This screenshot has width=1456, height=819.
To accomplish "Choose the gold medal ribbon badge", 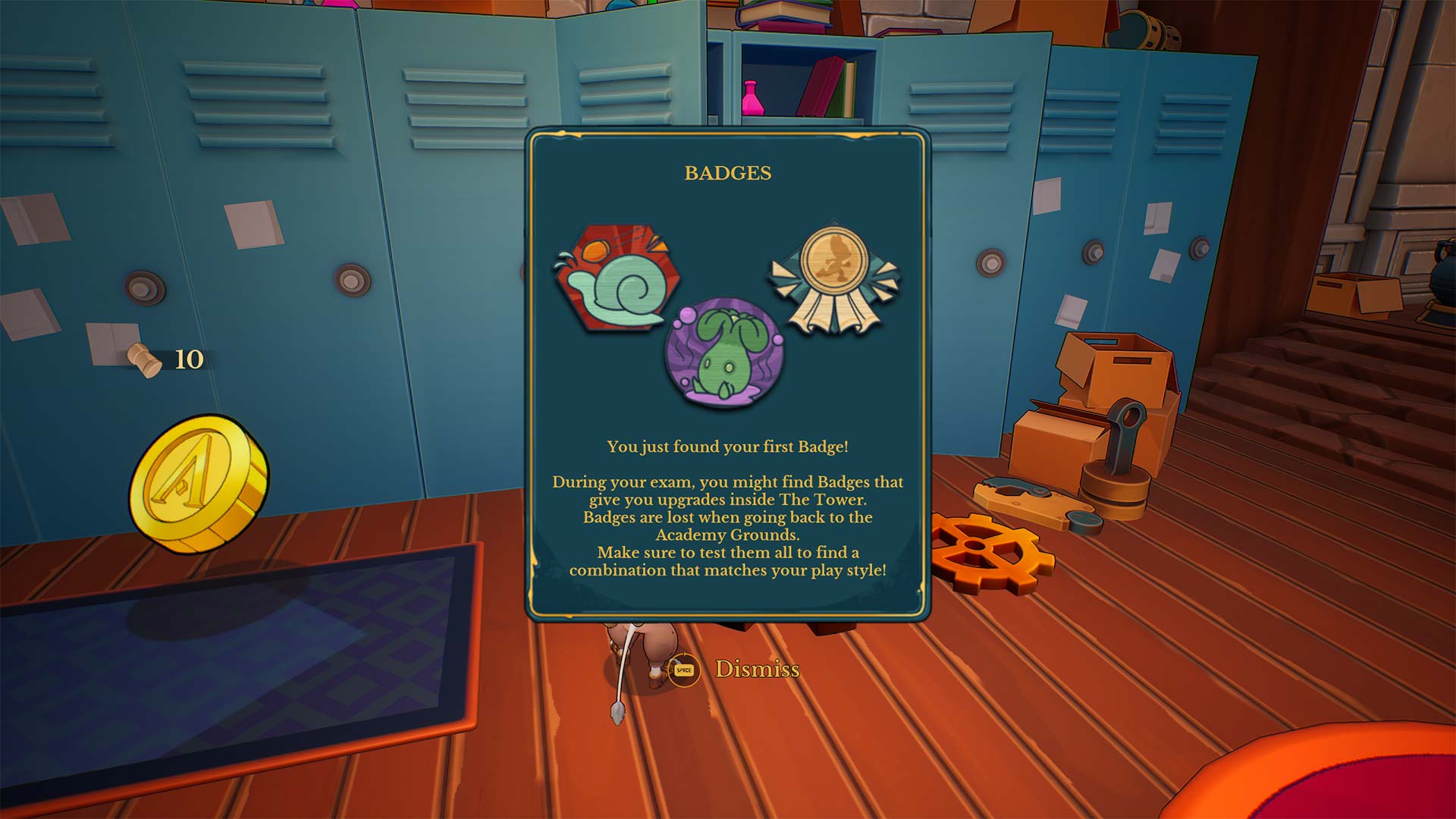I will (833, 276).
